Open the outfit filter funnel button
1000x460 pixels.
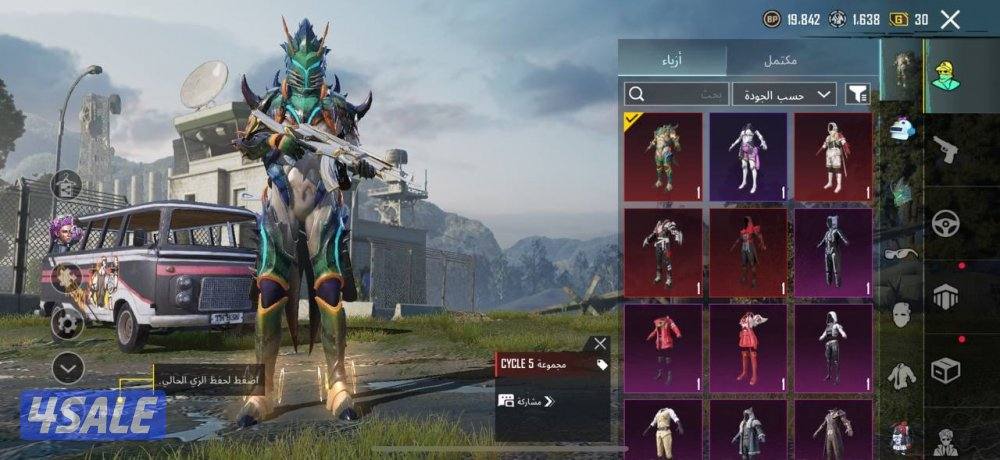pos(857,94)
